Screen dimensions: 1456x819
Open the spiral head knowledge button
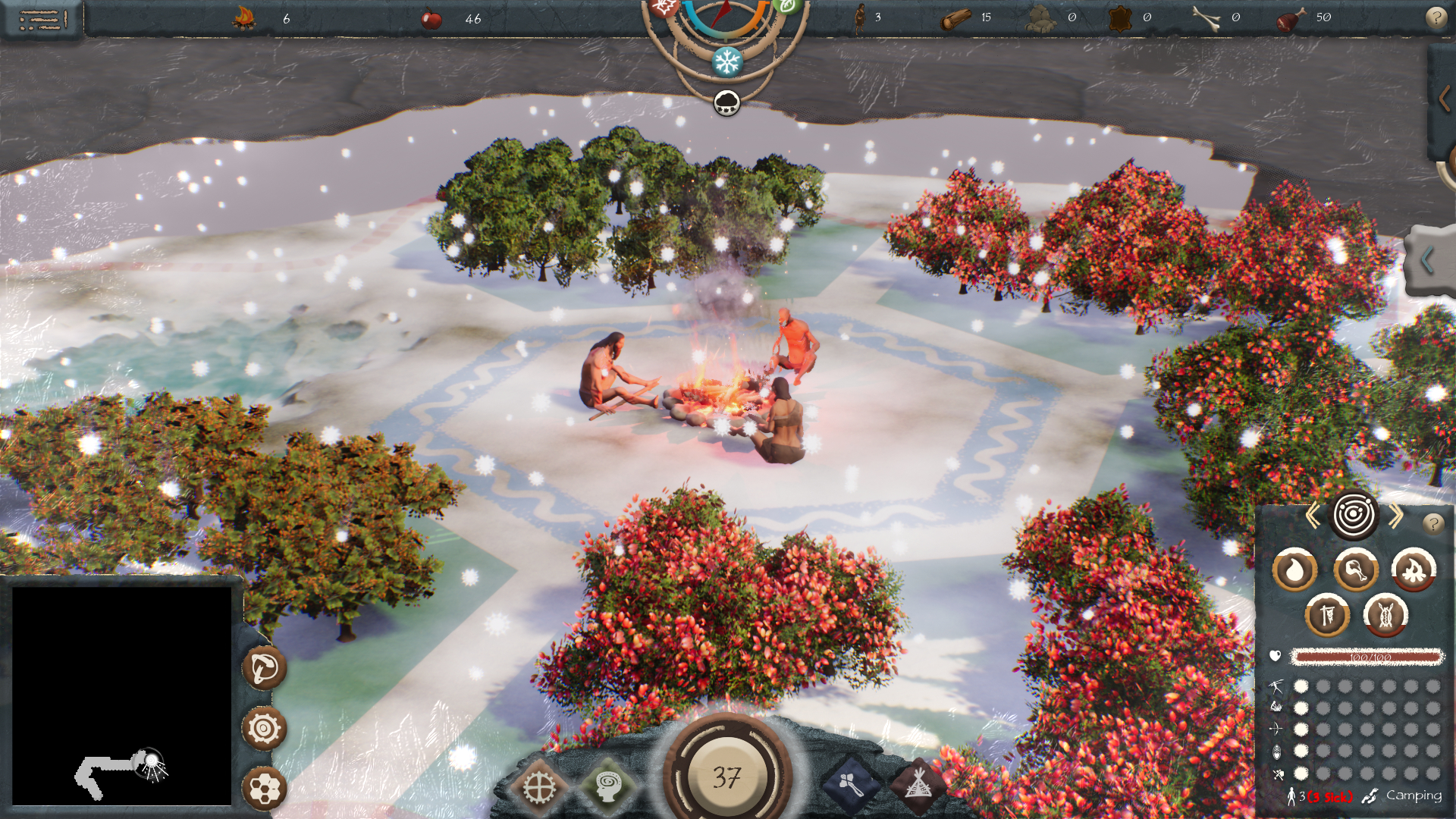point(609,786)
